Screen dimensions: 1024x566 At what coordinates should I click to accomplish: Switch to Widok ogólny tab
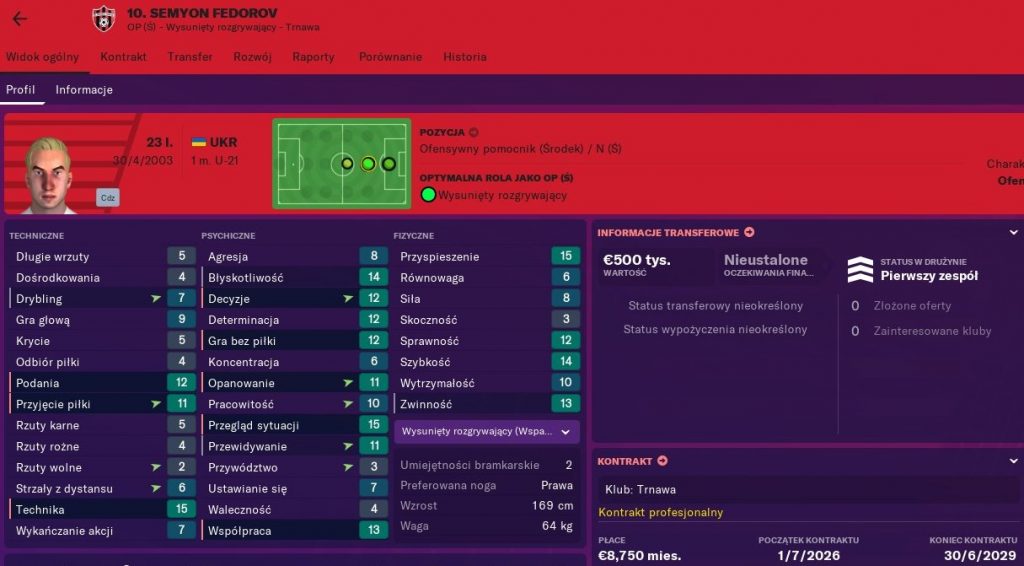pos(43,57)
